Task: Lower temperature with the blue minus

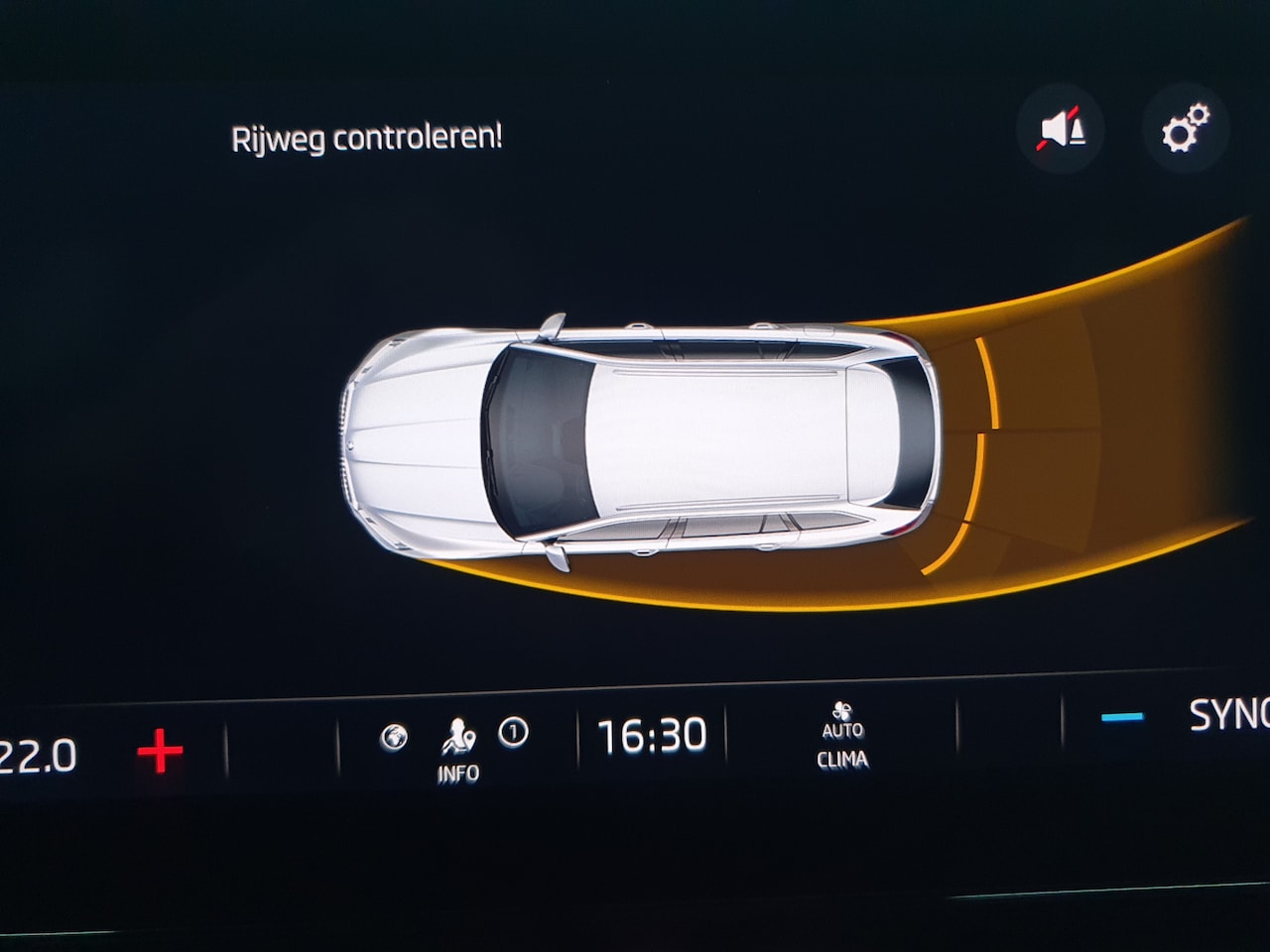Action: [x=1122, y=717]
